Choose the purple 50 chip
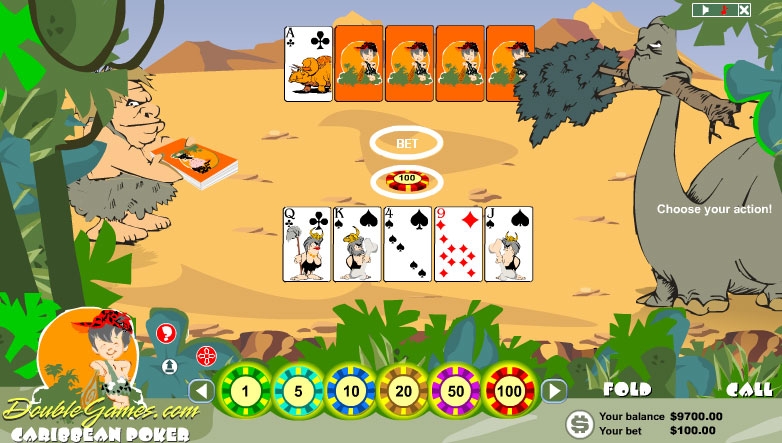782x443 pixels. point(457,390)
